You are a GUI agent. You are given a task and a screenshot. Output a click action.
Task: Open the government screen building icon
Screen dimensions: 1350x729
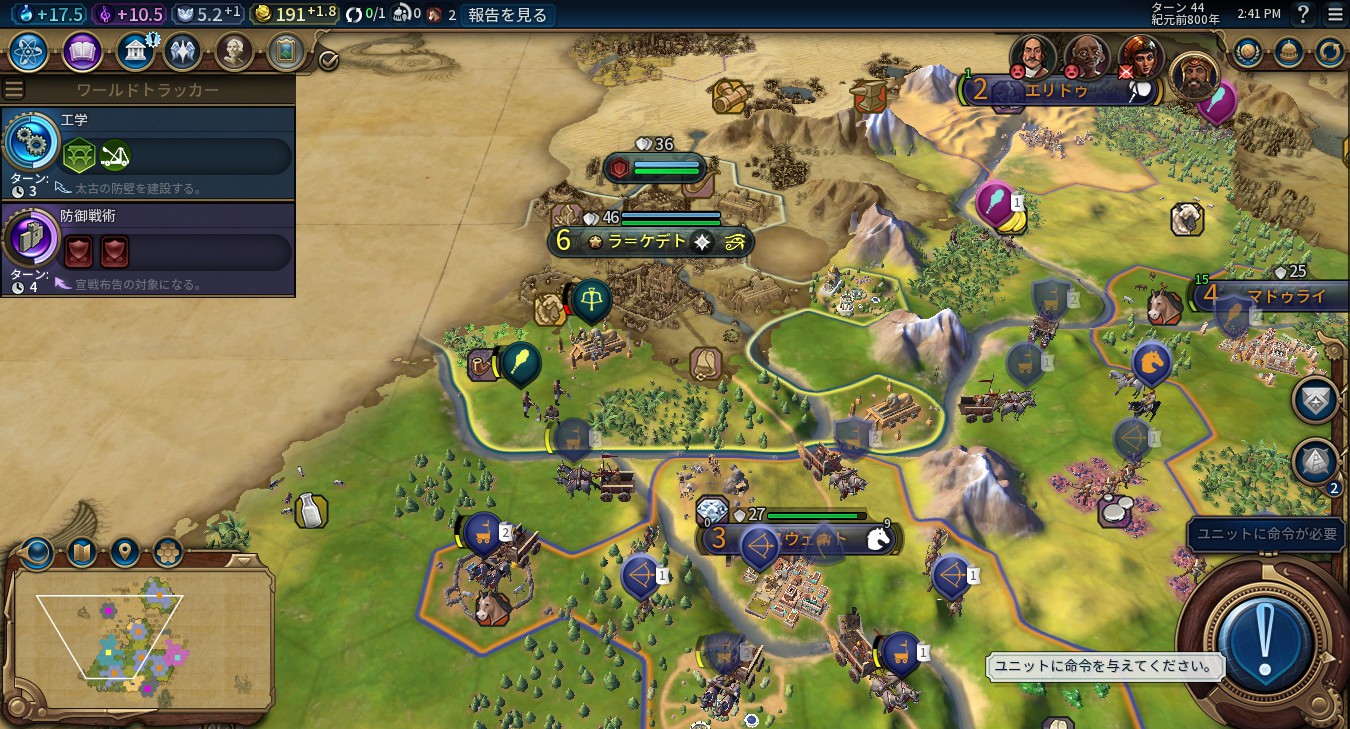134,52
